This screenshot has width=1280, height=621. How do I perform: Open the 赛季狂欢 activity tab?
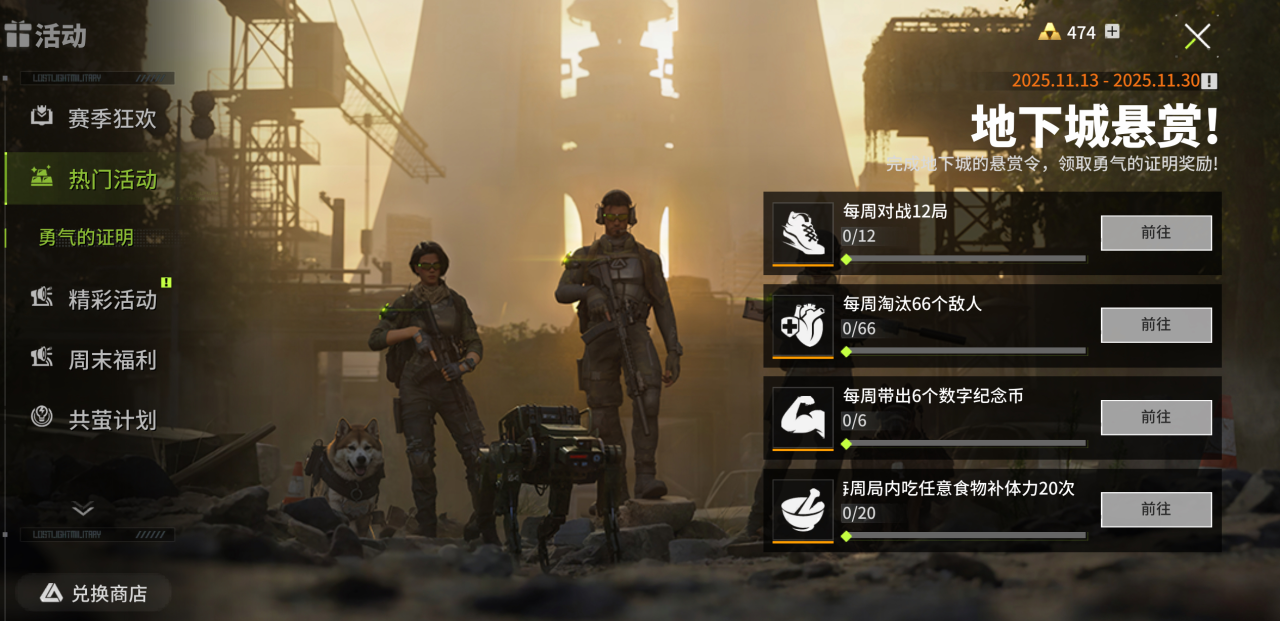[98, 118]
